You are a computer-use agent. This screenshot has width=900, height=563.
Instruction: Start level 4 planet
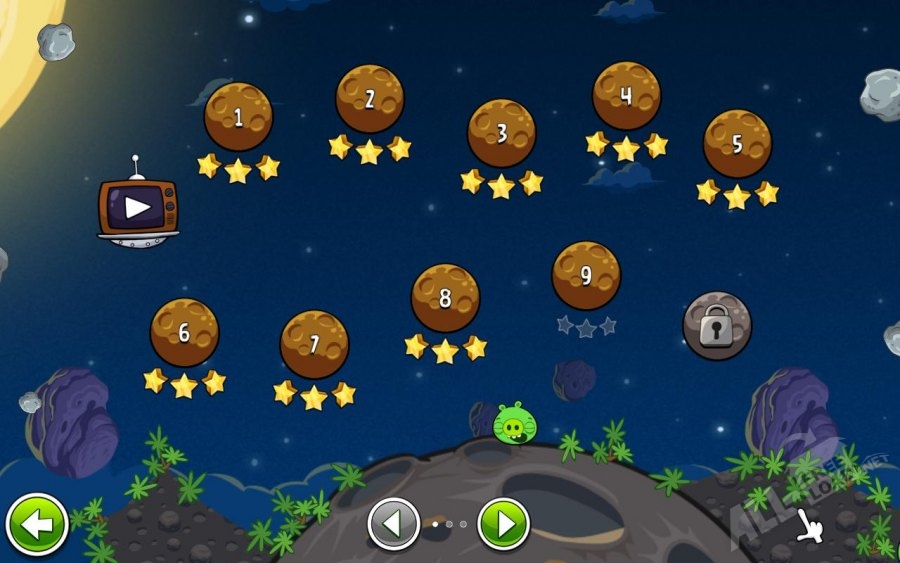[x=626, y=95]
